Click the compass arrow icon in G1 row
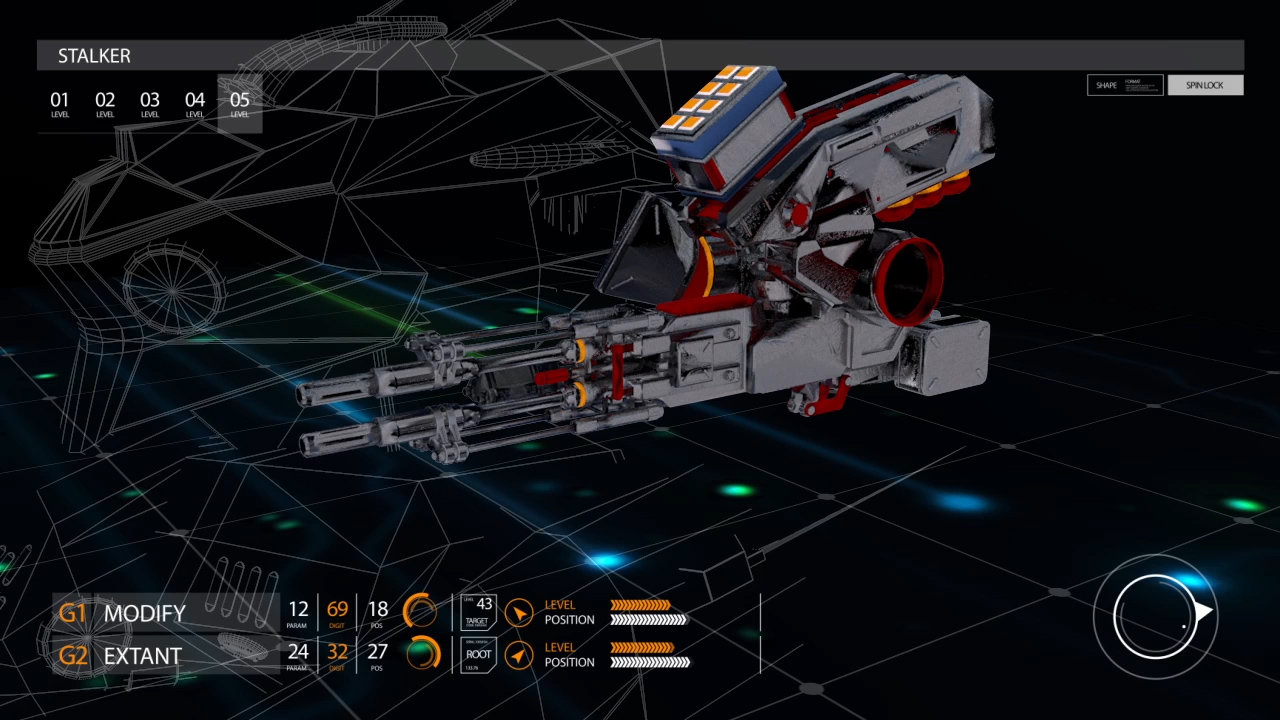 tap(518, 612)
